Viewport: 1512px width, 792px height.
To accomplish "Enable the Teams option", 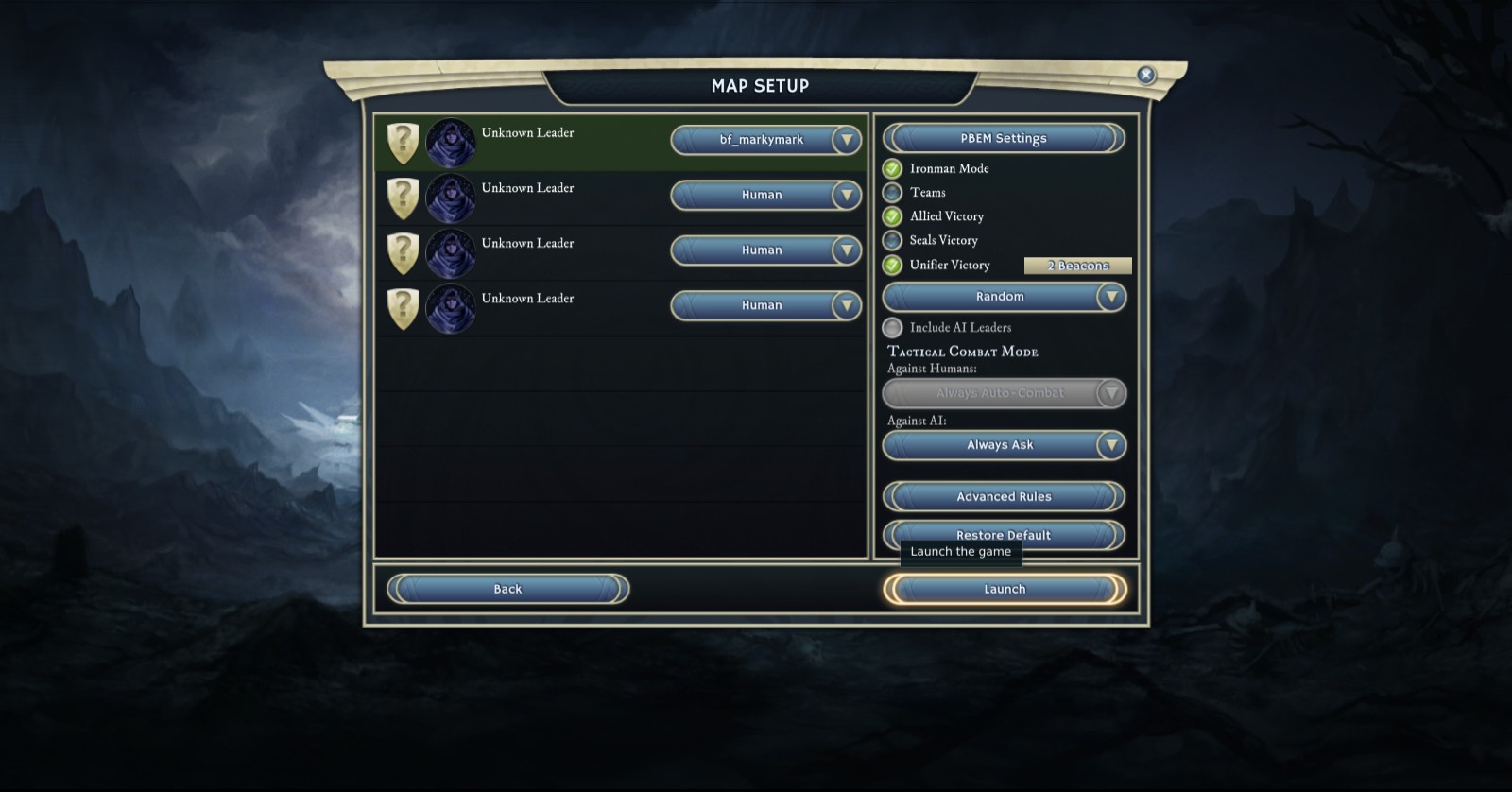I will [892, 193].
